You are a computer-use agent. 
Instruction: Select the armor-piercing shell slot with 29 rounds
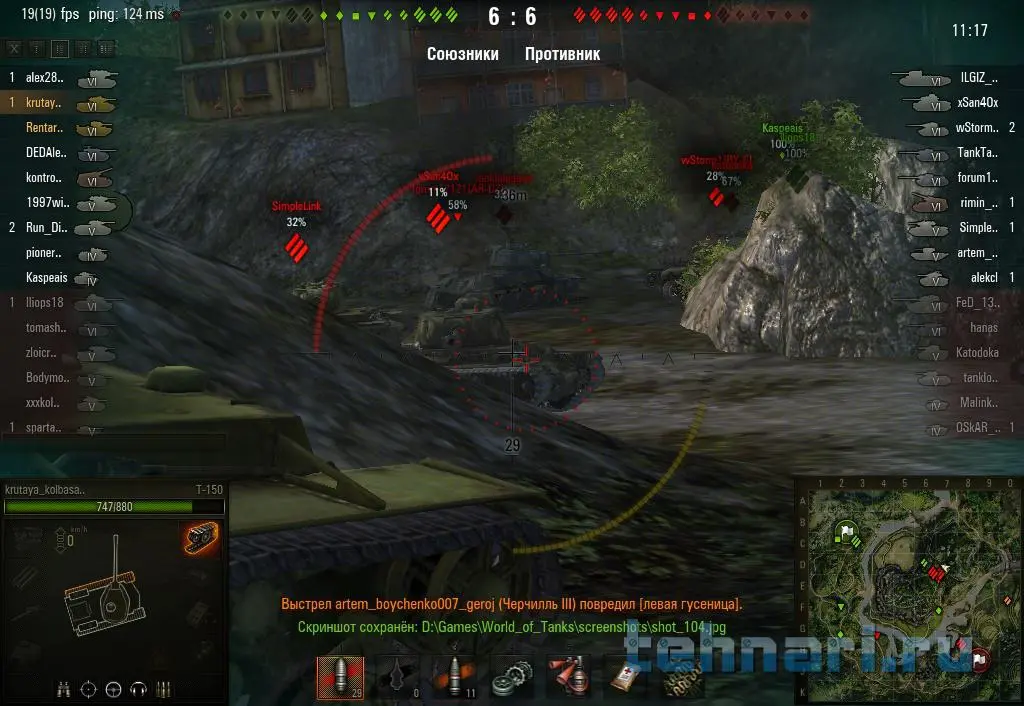(x=341, y=678)
